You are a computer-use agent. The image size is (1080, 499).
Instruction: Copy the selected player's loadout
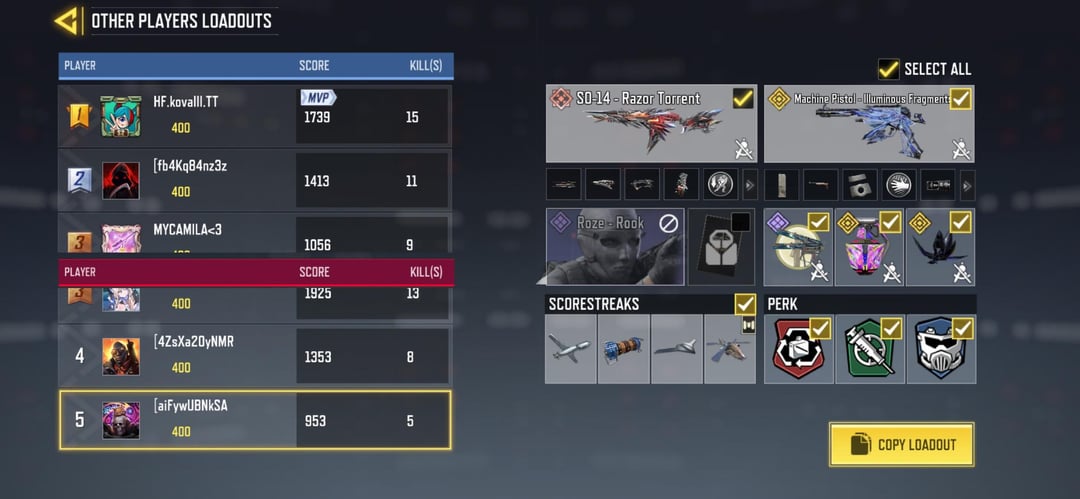(901, 444)
